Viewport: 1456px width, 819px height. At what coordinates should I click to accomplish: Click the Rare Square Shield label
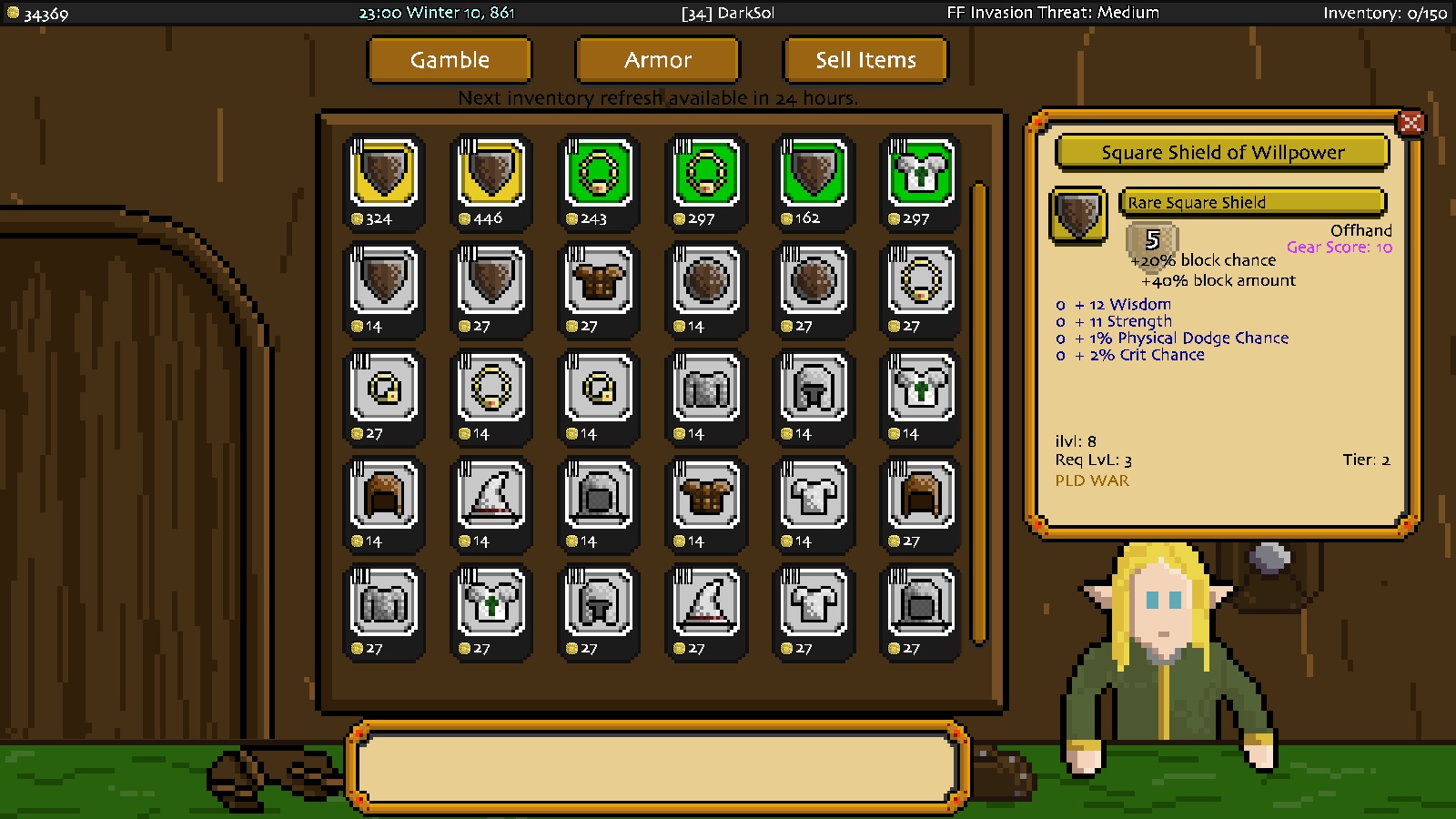click(1252, 202)
